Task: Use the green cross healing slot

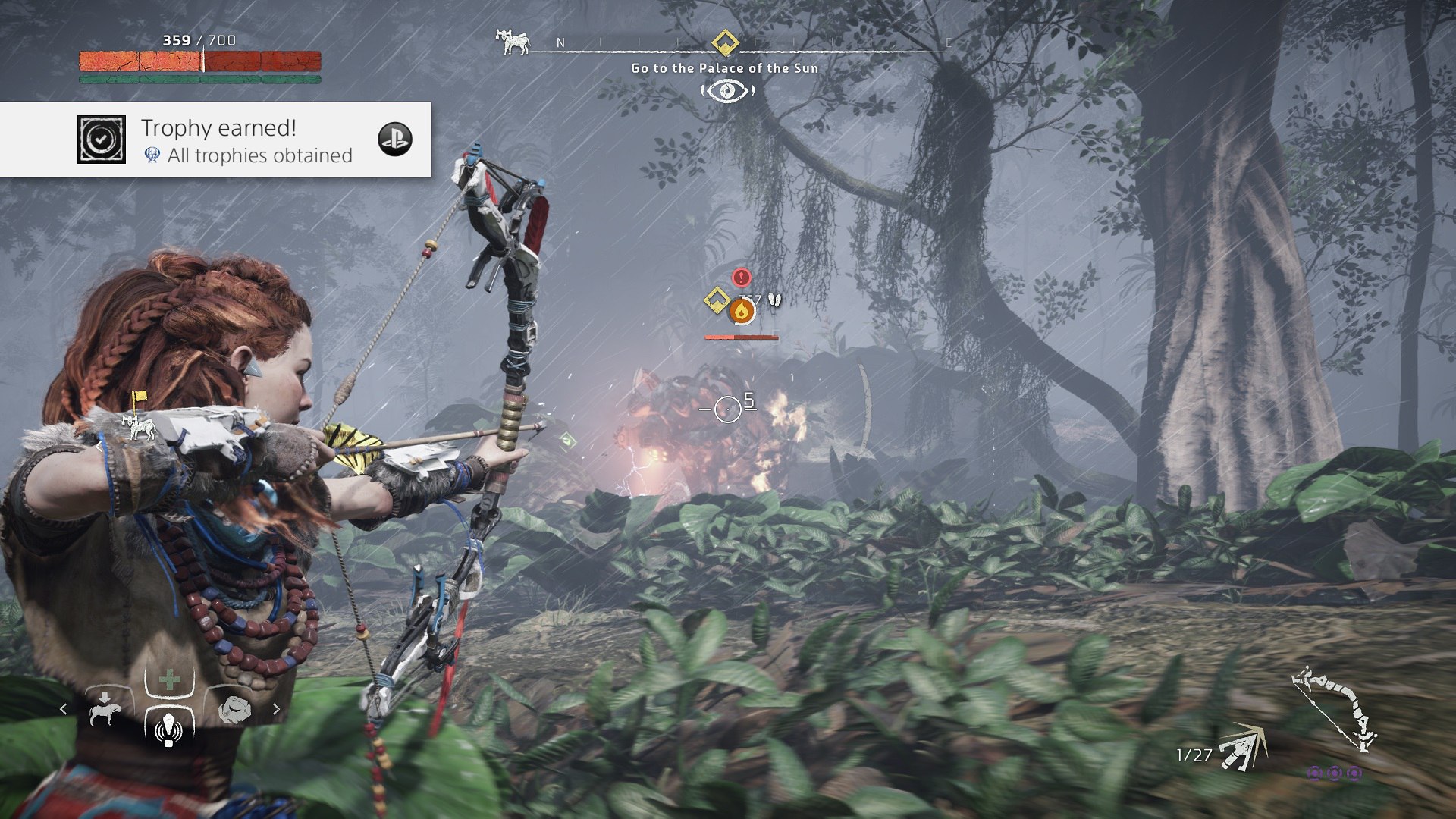Action: pyautogui.click(x=169, y=679)
